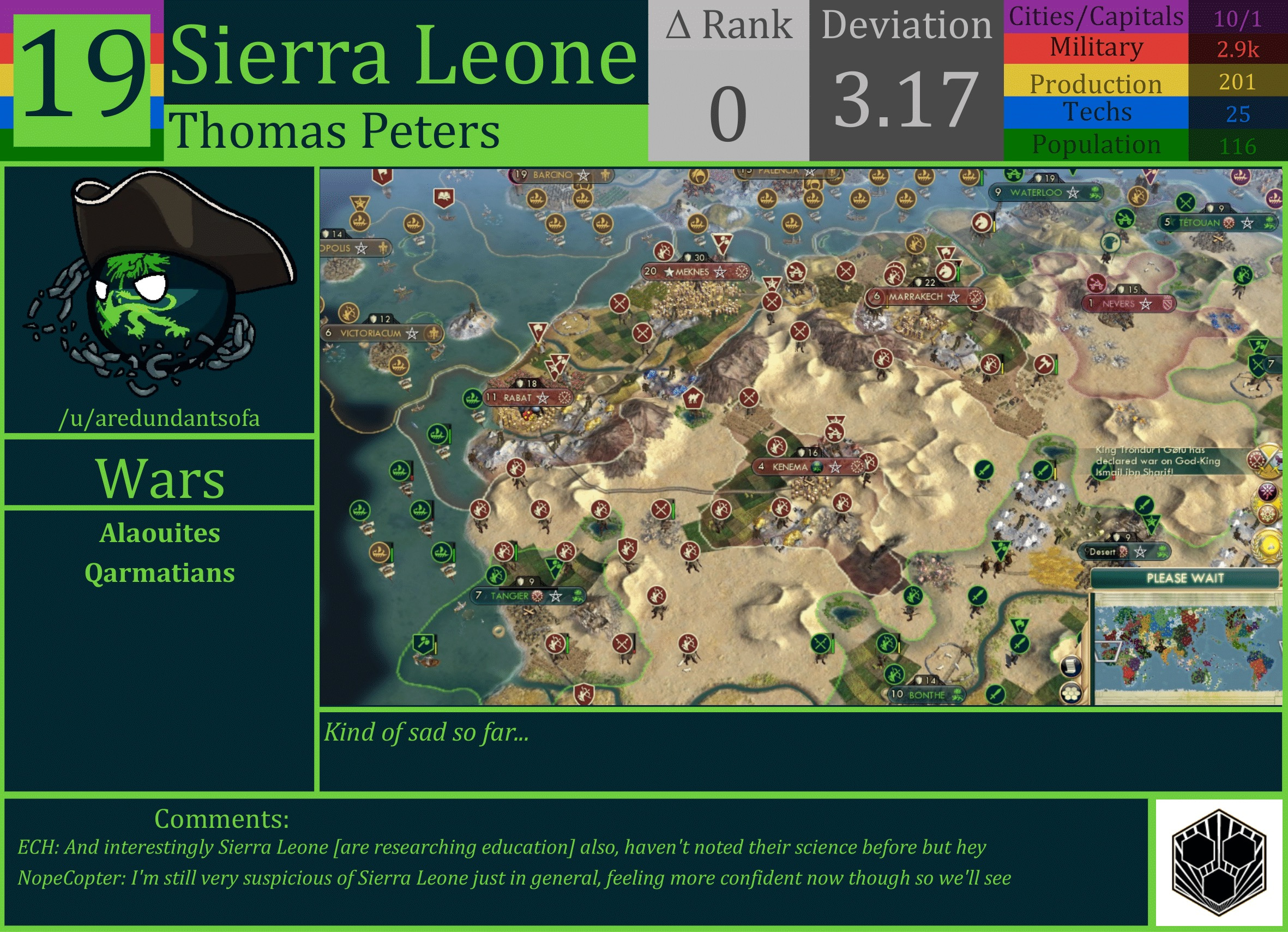Open the /u/aredundantsofa profile link
This screenshot has height=932, width=1288.
click(x=161, y=418)
